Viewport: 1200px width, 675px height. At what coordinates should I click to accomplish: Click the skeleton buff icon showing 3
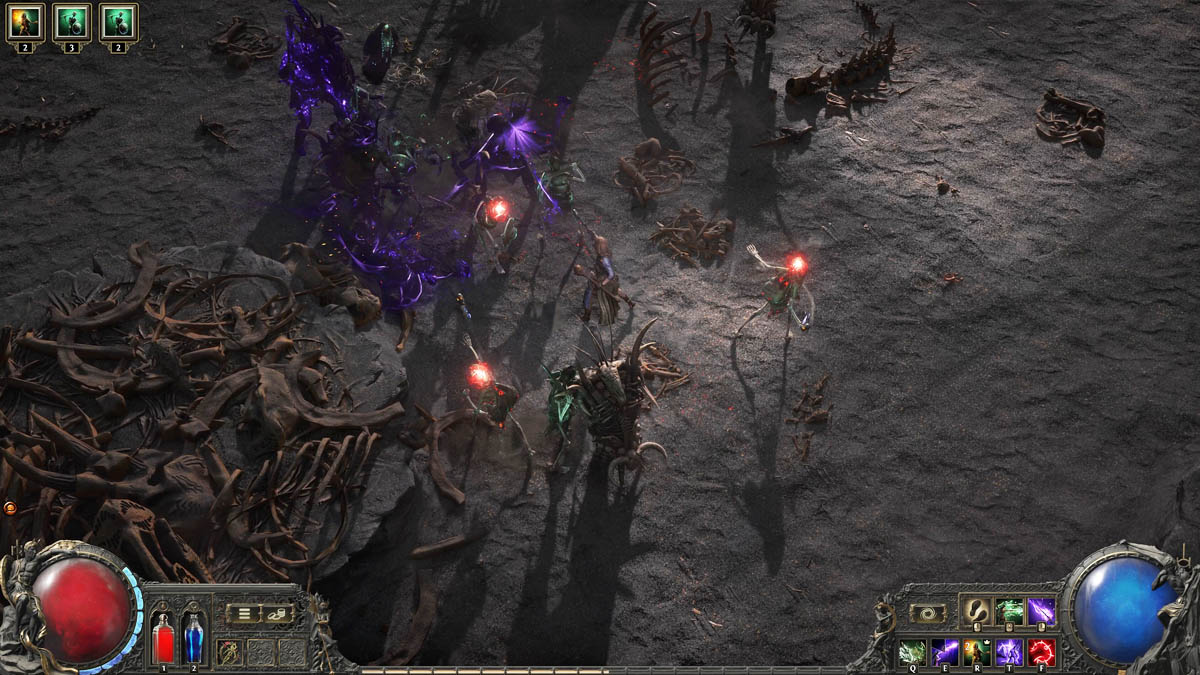pos(72,22)
